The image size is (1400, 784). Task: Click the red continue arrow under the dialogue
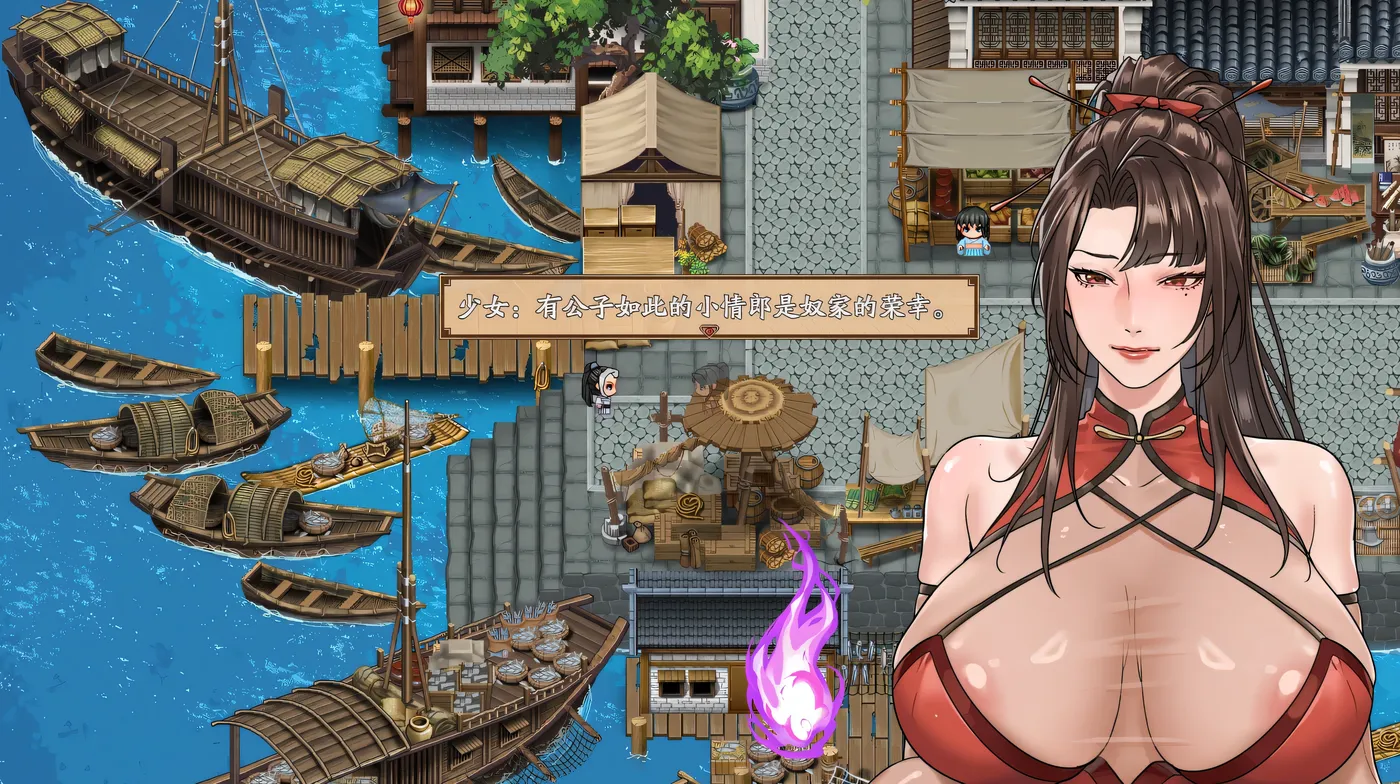click(709, 331)
